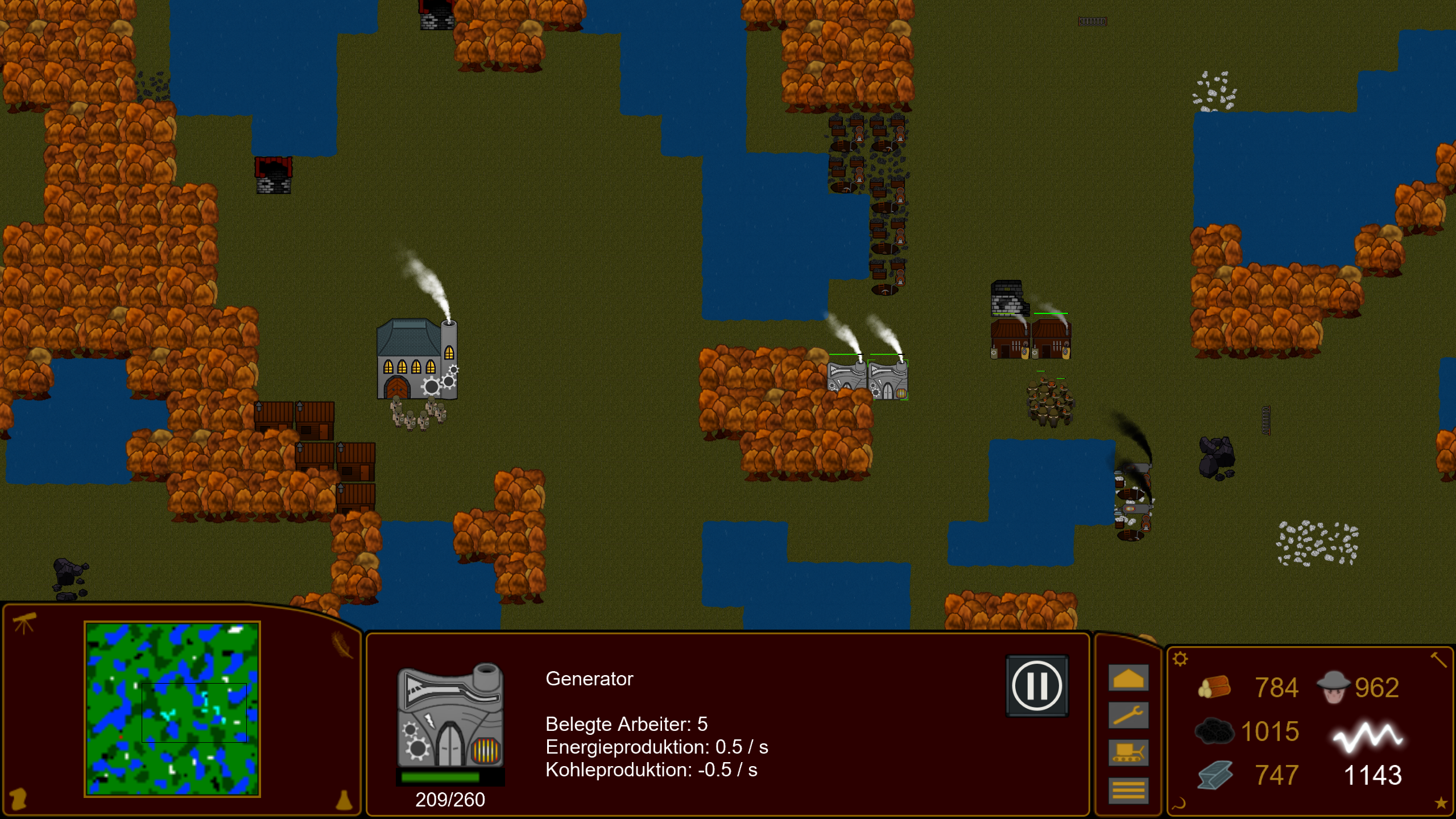Activate the bulldozer demolish tool
This screenshot has height=819, width=1456.
tap(1128, 752)
